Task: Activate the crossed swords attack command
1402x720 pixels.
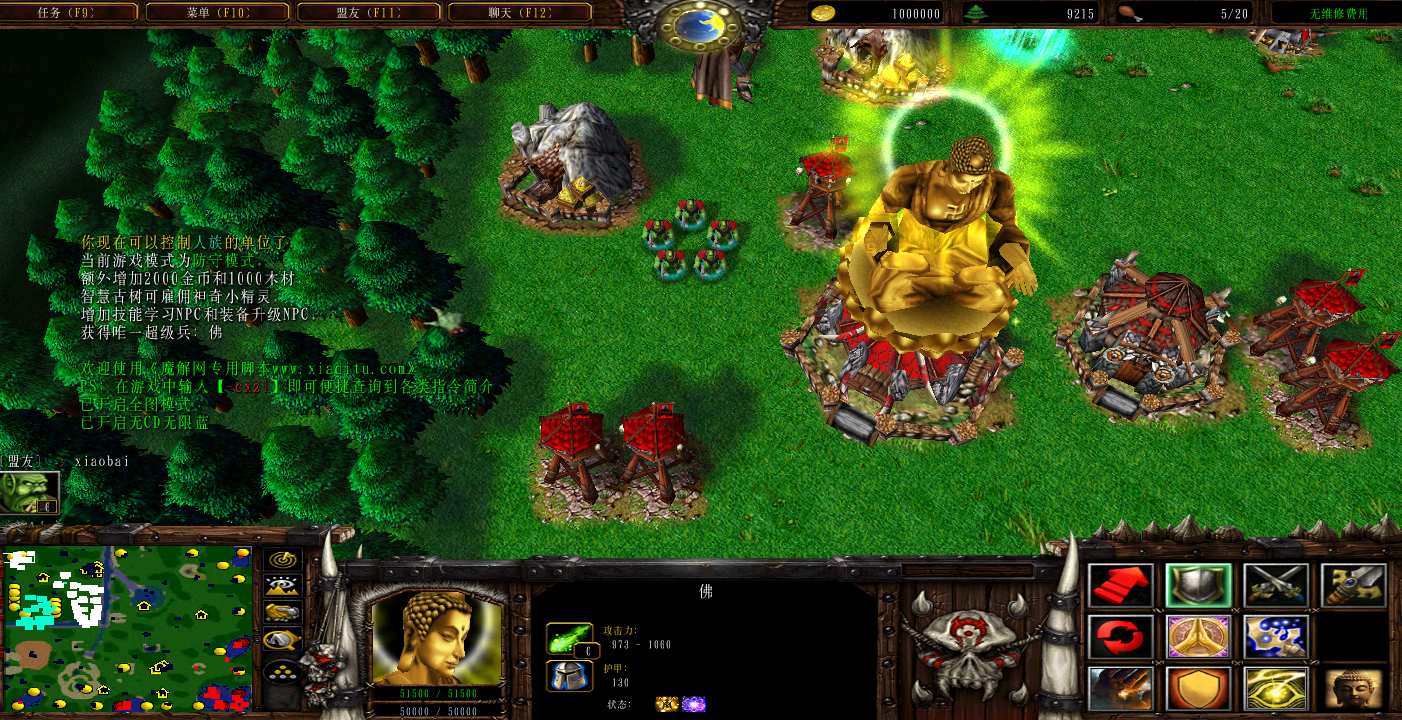Action: point(1276,586)
